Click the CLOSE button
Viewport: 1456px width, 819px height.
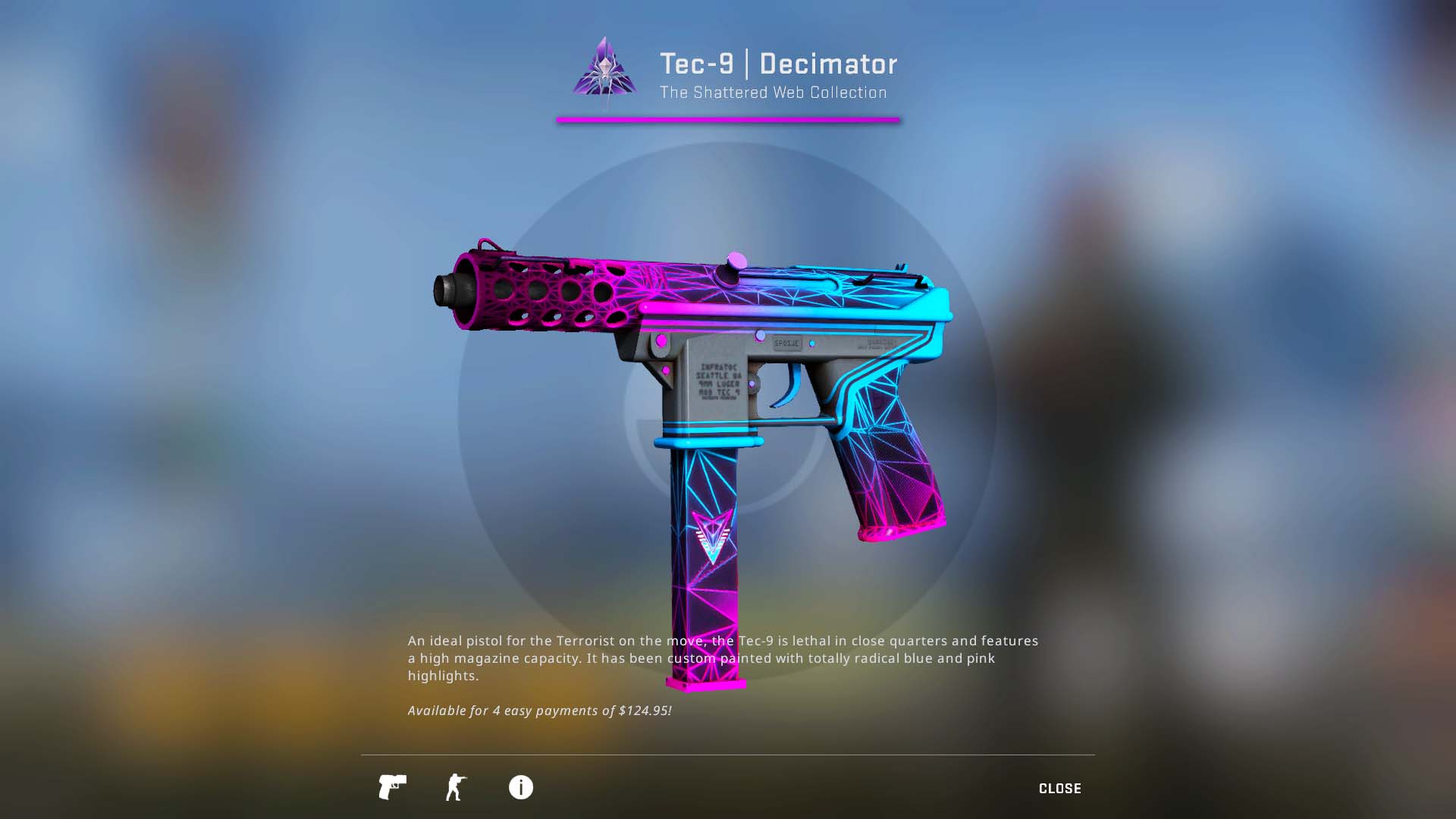click(x=1060, y=788)
